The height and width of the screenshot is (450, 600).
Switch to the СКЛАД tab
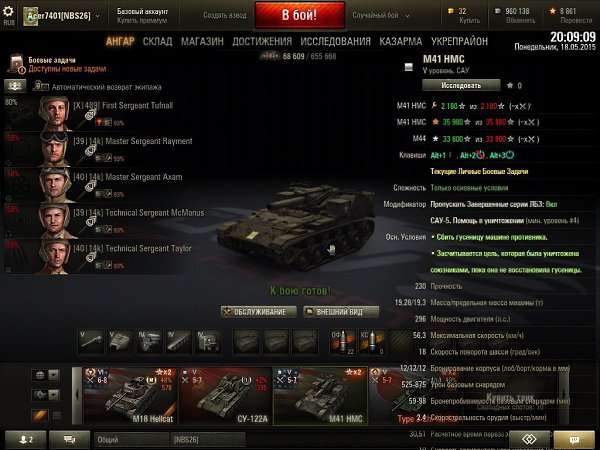[158, 42]
